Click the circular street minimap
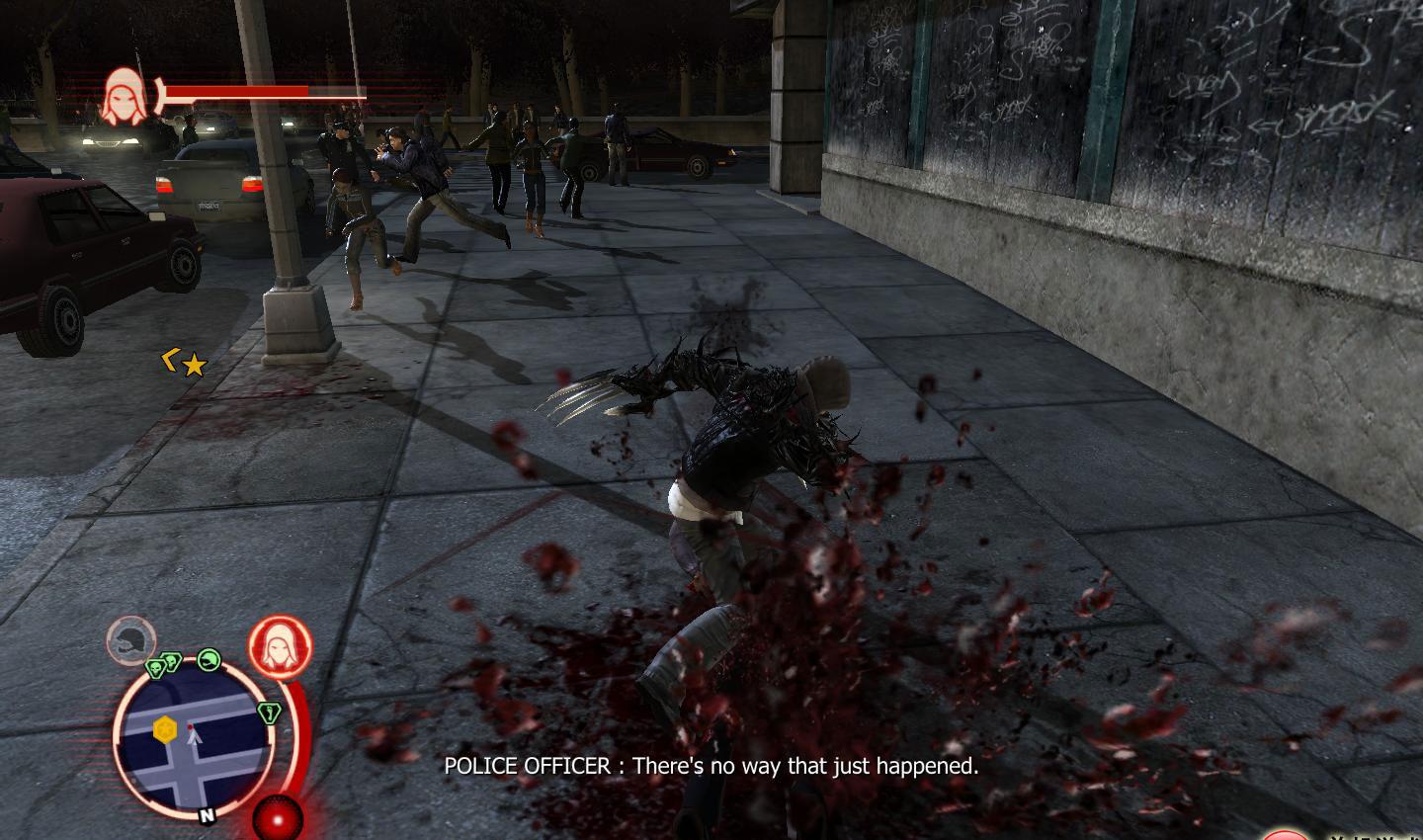The image size is (1423, 840). 194,736
